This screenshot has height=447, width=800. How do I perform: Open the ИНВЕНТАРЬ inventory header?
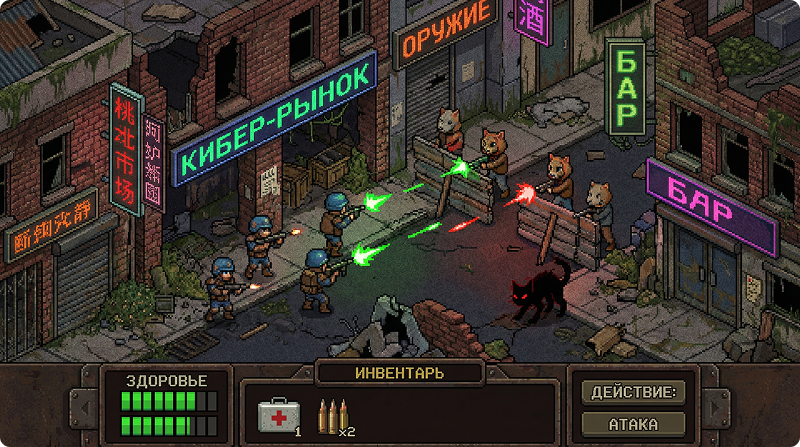click(399, 373)
